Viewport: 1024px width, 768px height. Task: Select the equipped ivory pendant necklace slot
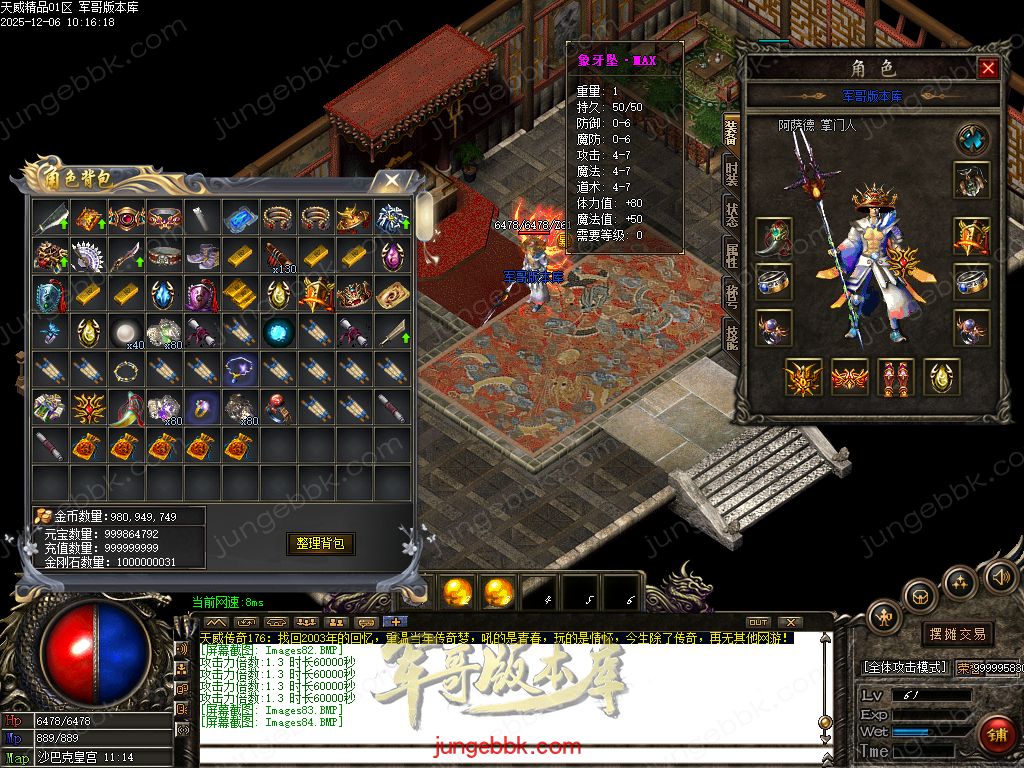(774, 238)
